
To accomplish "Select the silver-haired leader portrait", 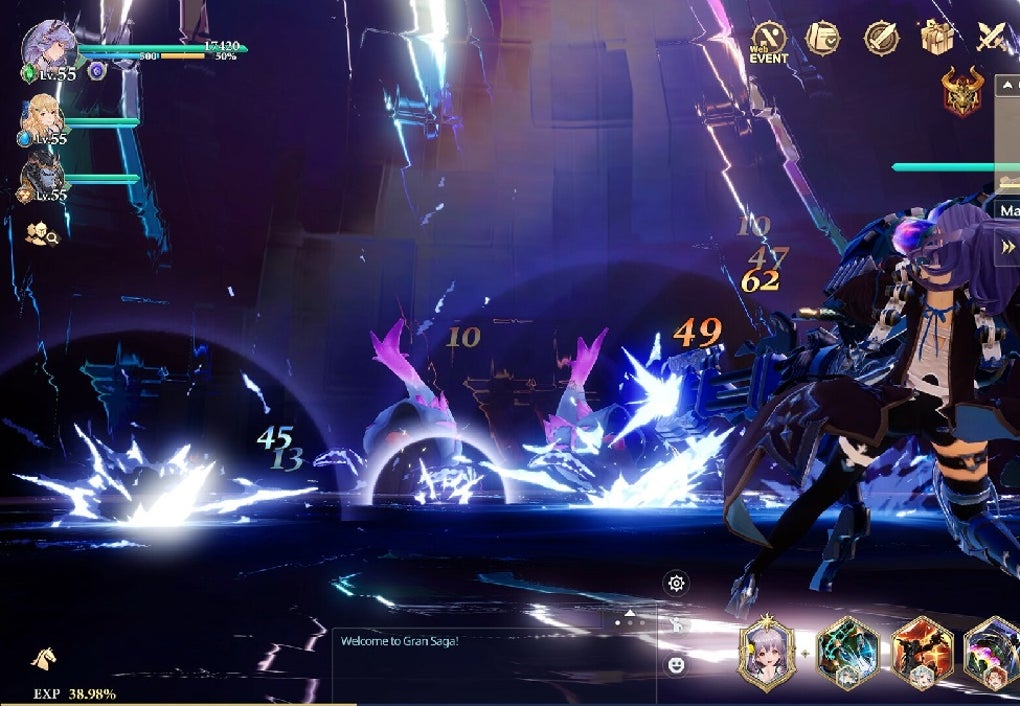I will [x=43, y=45].
